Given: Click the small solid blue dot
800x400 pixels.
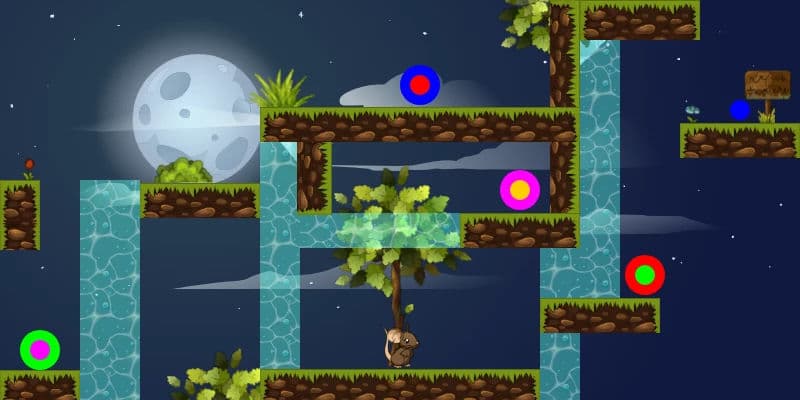Looking at the screenshot, I should (x=740, y=110).
